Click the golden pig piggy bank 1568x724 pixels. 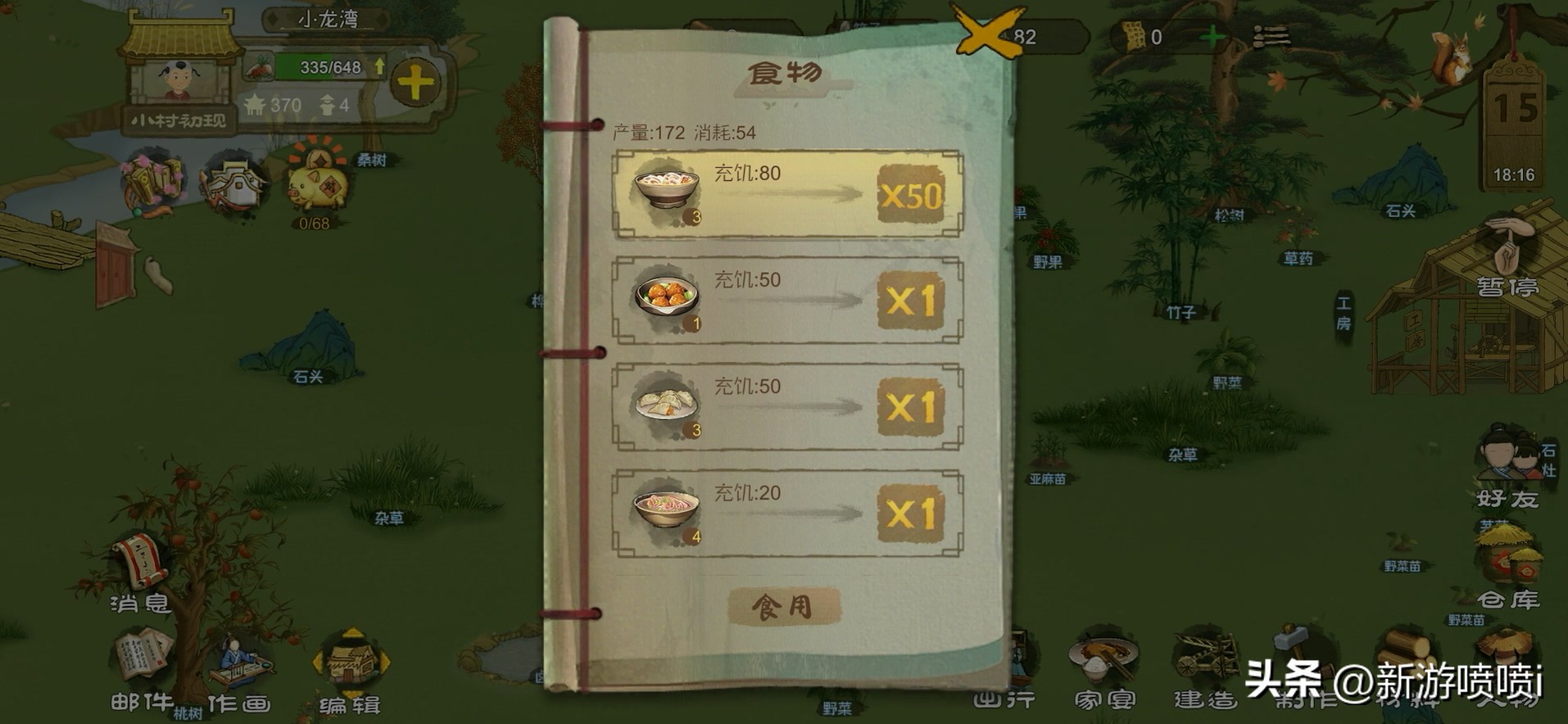[x=319, y=184]
